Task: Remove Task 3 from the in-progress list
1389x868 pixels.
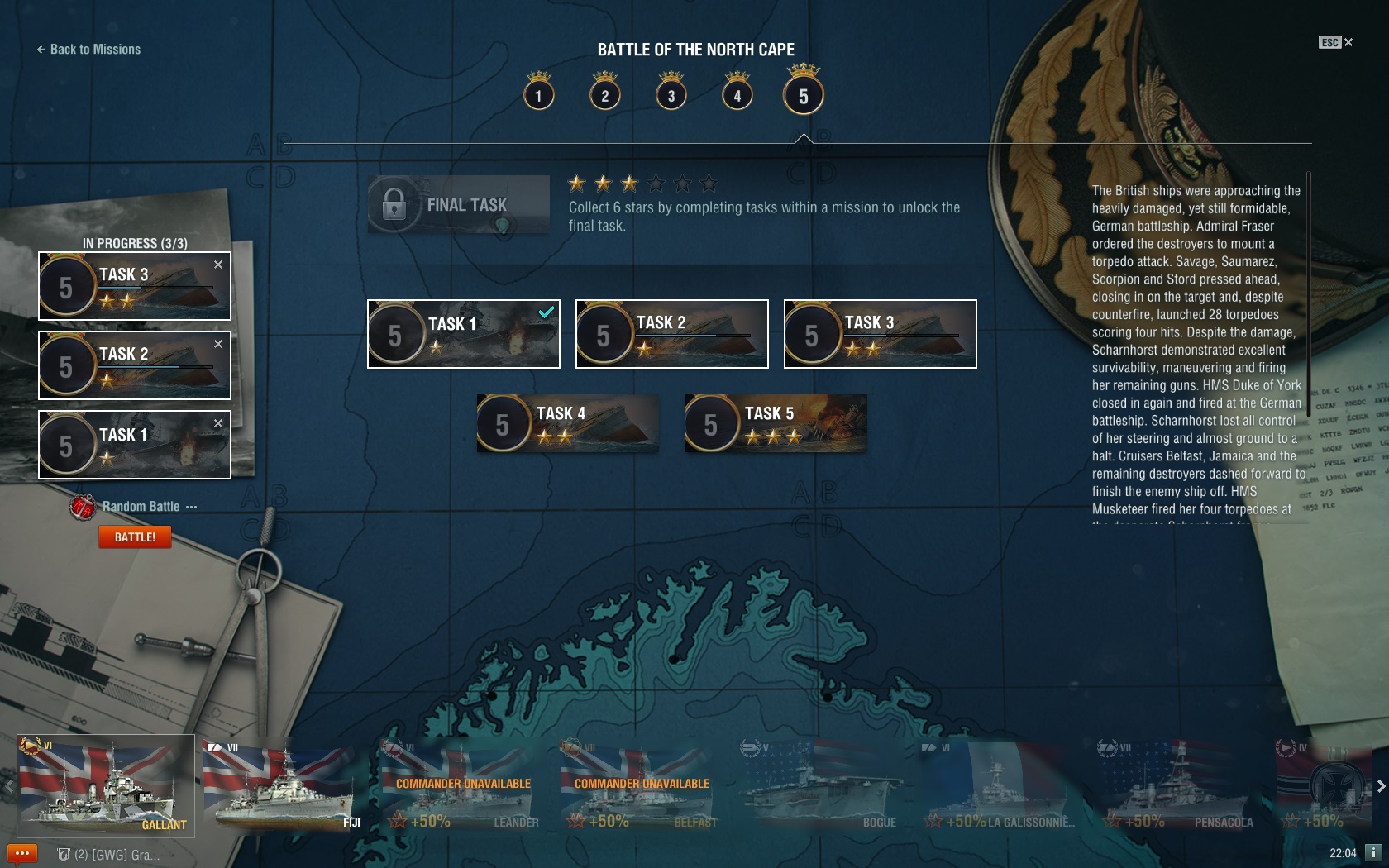Action: [x=218, y=265]
